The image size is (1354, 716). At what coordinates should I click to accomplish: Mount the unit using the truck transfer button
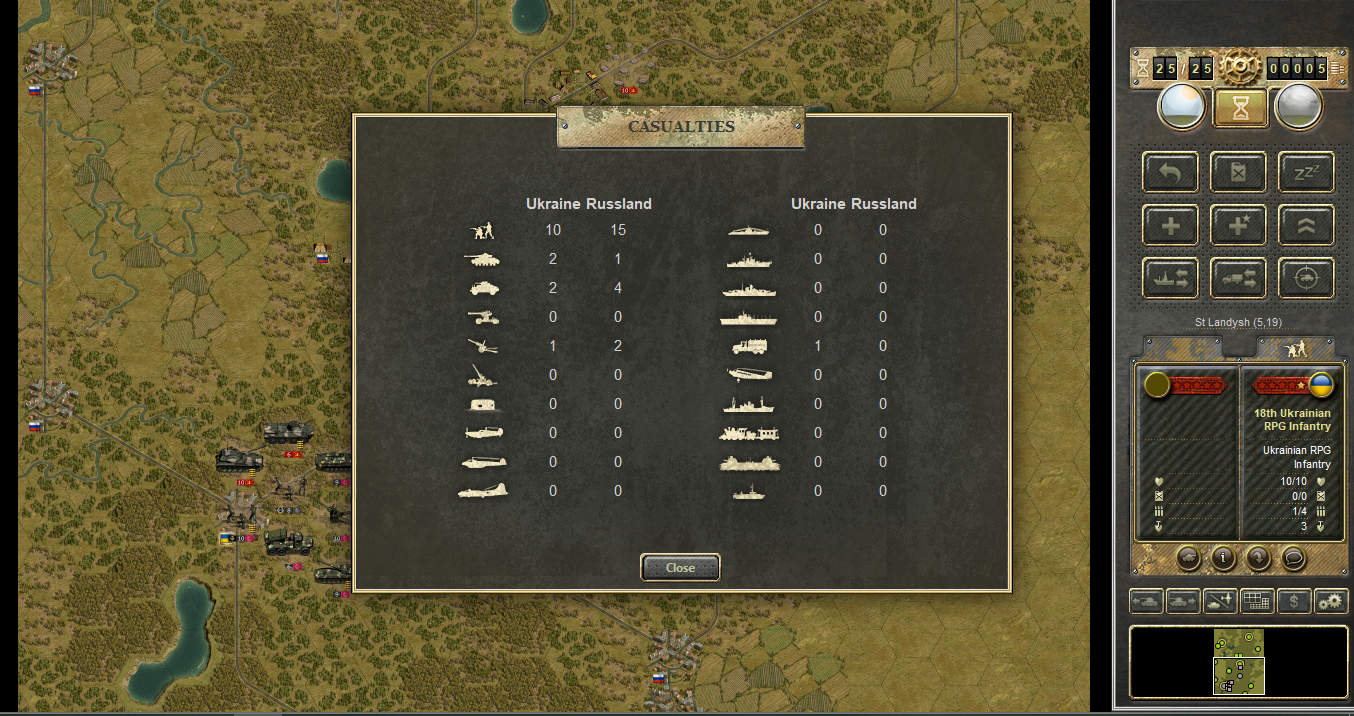1239,278
